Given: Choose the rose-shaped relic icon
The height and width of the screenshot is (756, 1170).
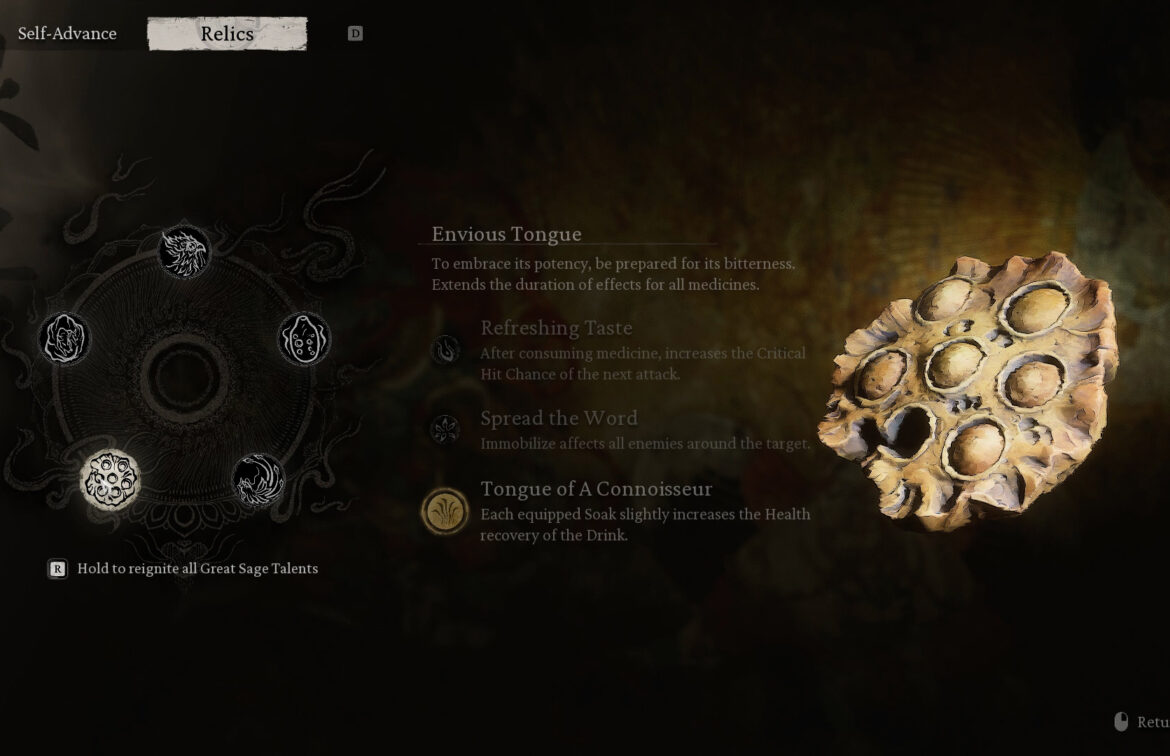Looking at the screenshot, I should pos(65,339).
